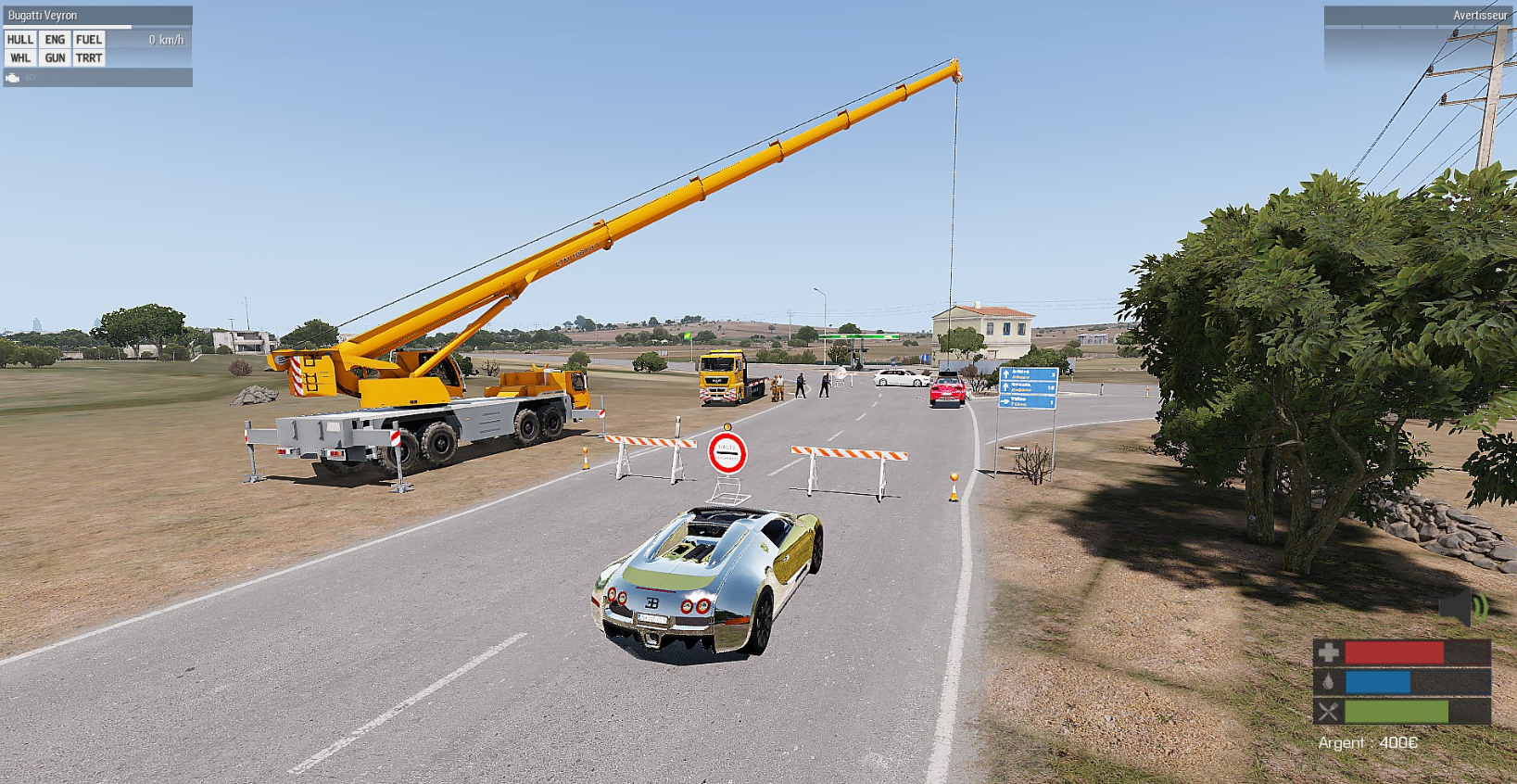Click the FUEL indicator box

pos(89,40)
